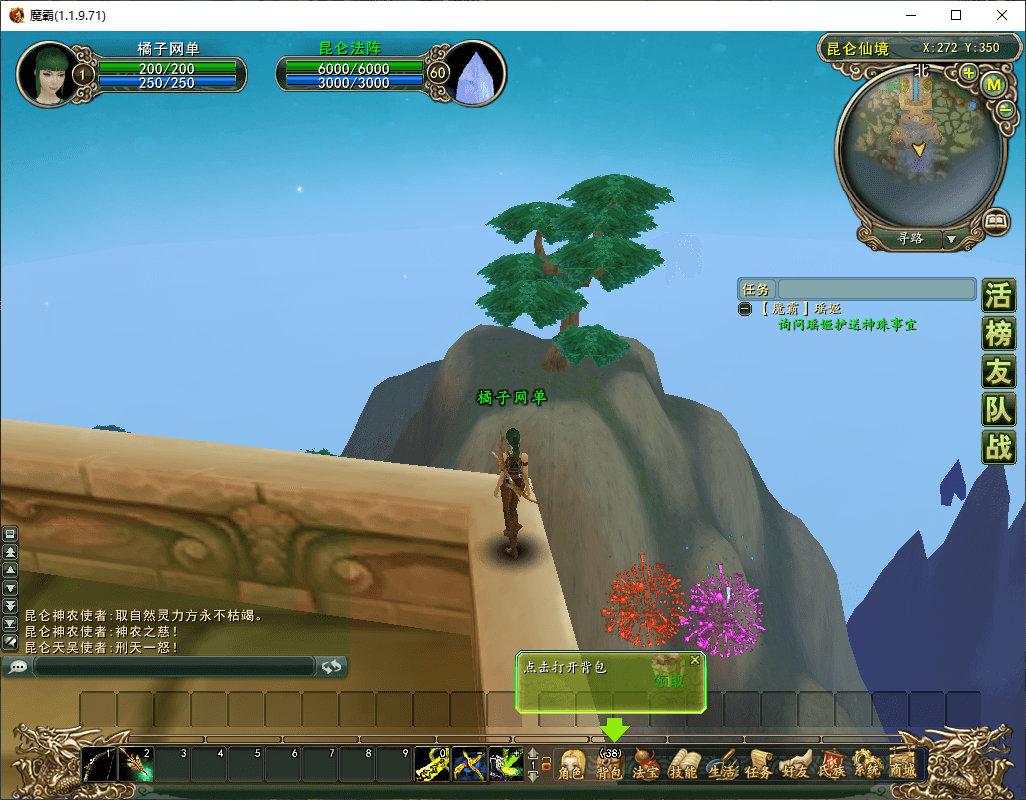Use the red flower item in slot 2
The image size is (1026, 800).
tap(135, 765)
